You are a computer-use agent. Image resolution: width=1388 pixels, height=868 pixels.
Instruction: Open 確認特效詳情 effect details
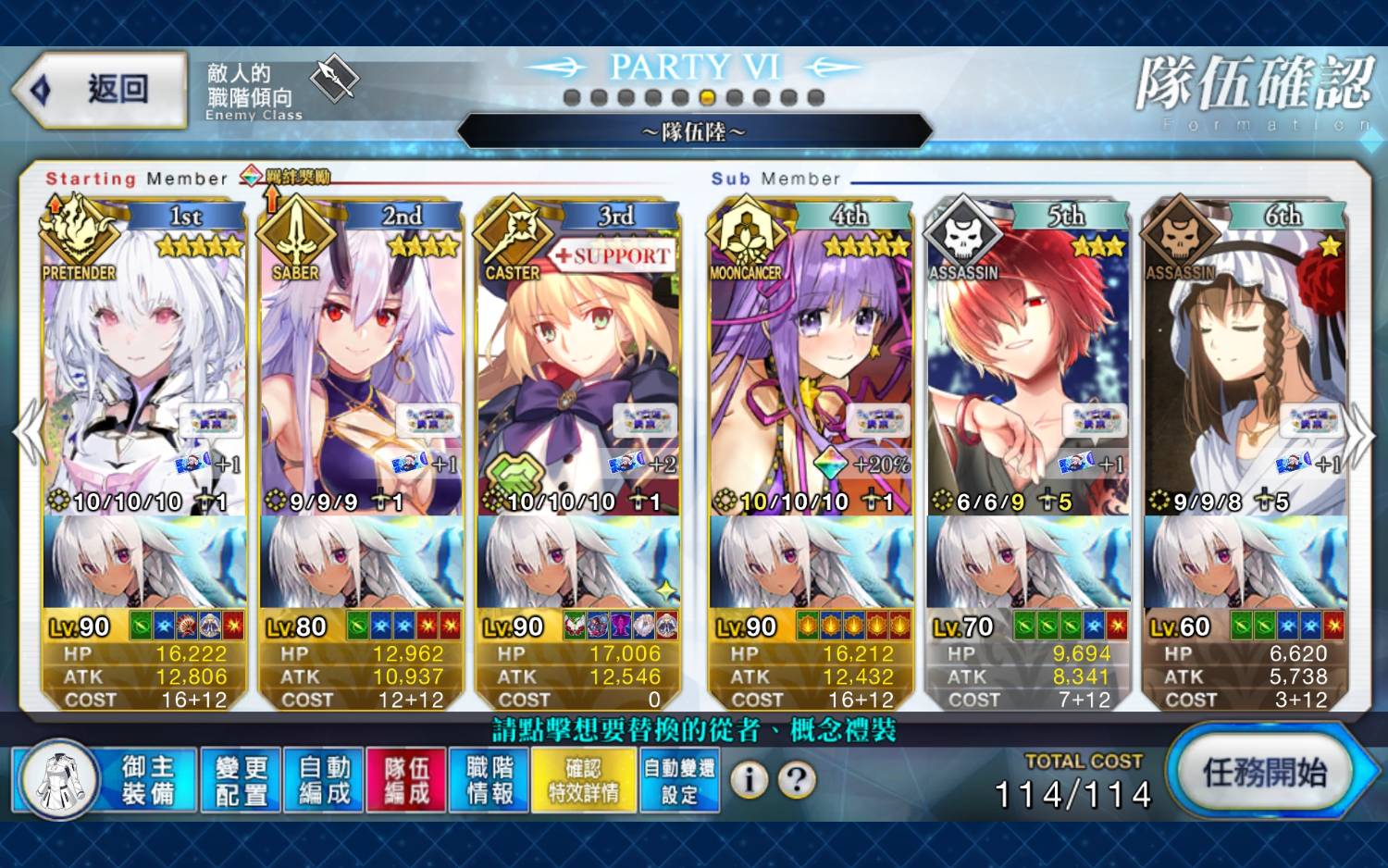tap(583, 780)
